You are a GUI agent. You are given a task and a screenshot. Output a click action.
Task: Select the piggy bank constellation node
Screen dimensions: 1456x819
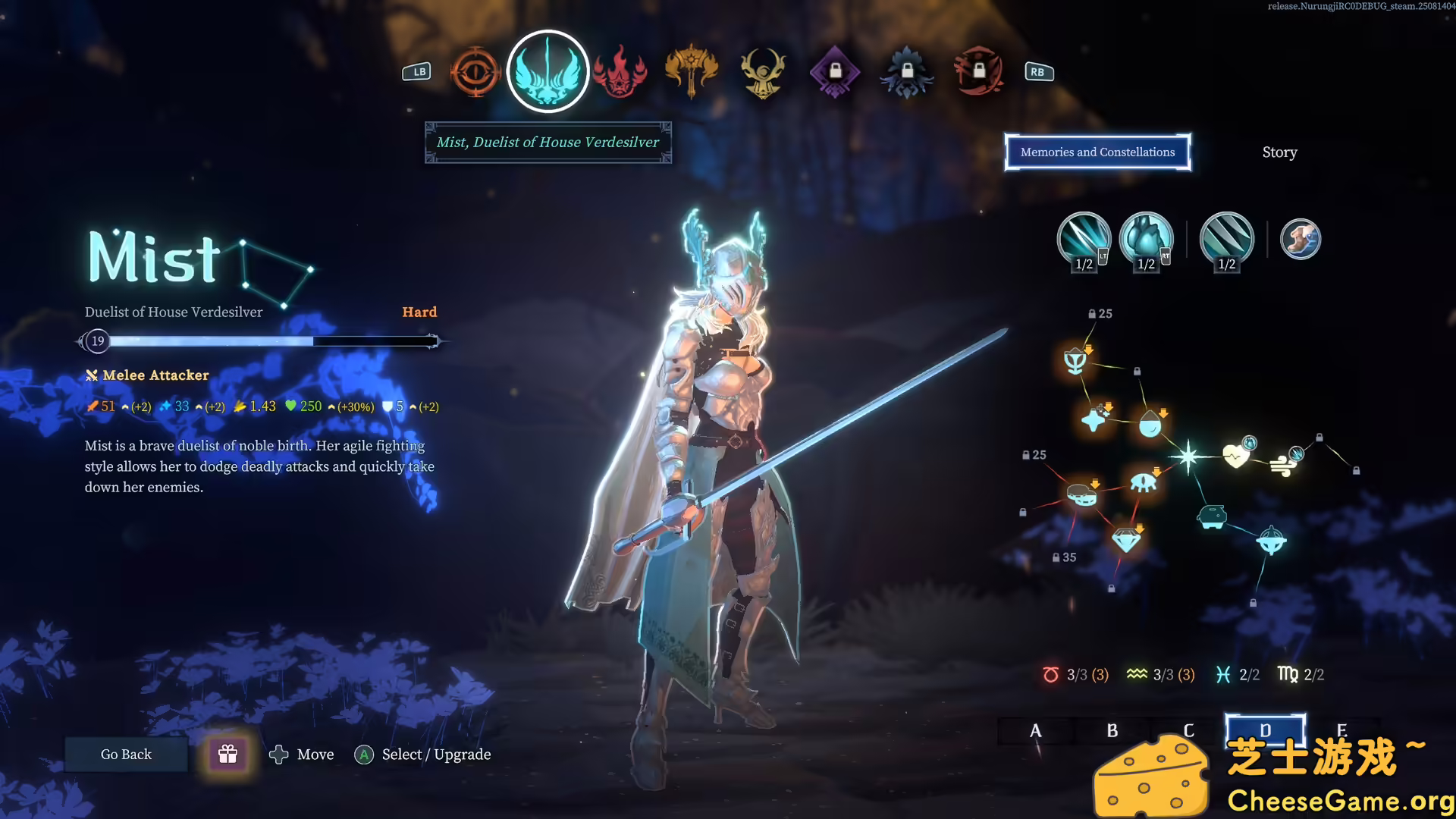click(x=1212, y=517)
